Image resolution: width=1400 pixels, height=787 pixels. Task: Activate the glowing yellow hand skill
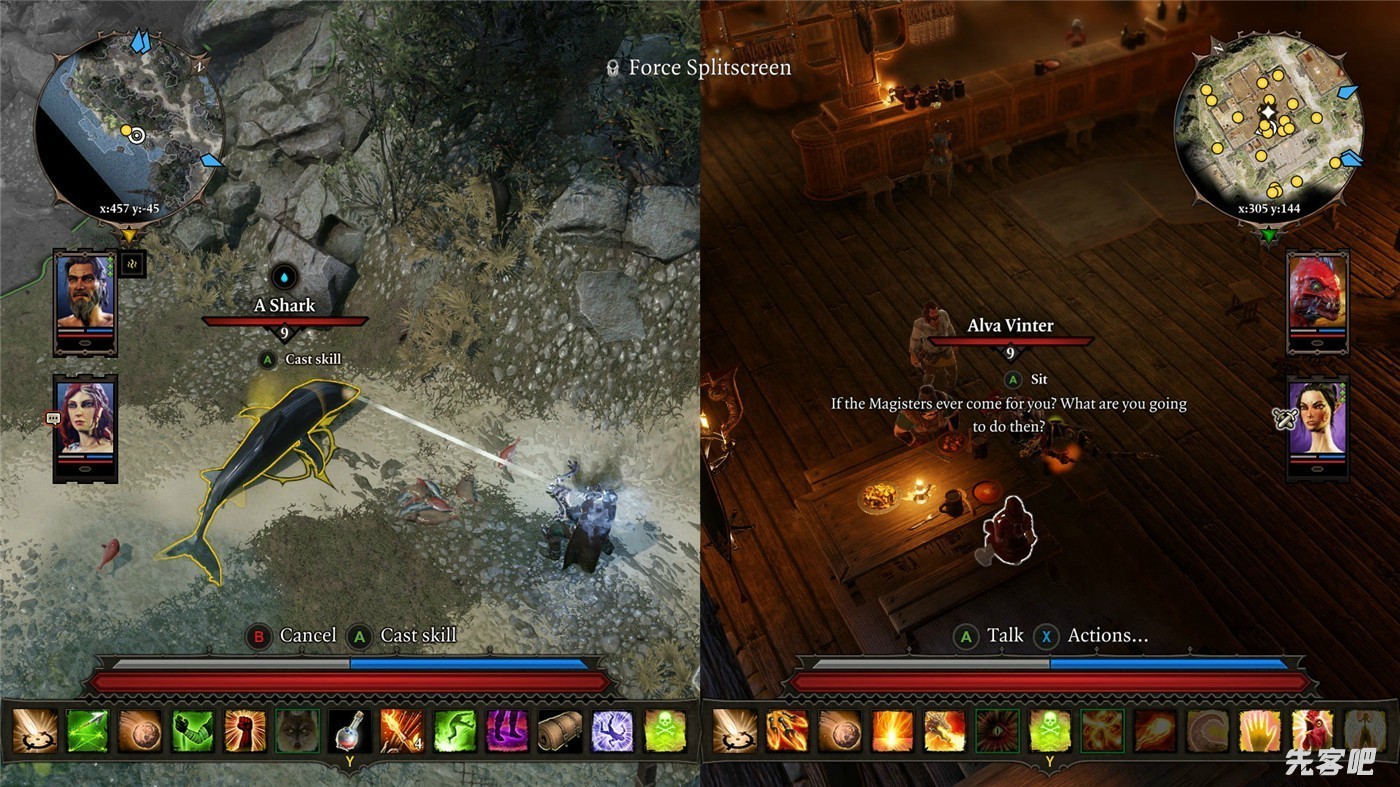[x=1260, y=731]
